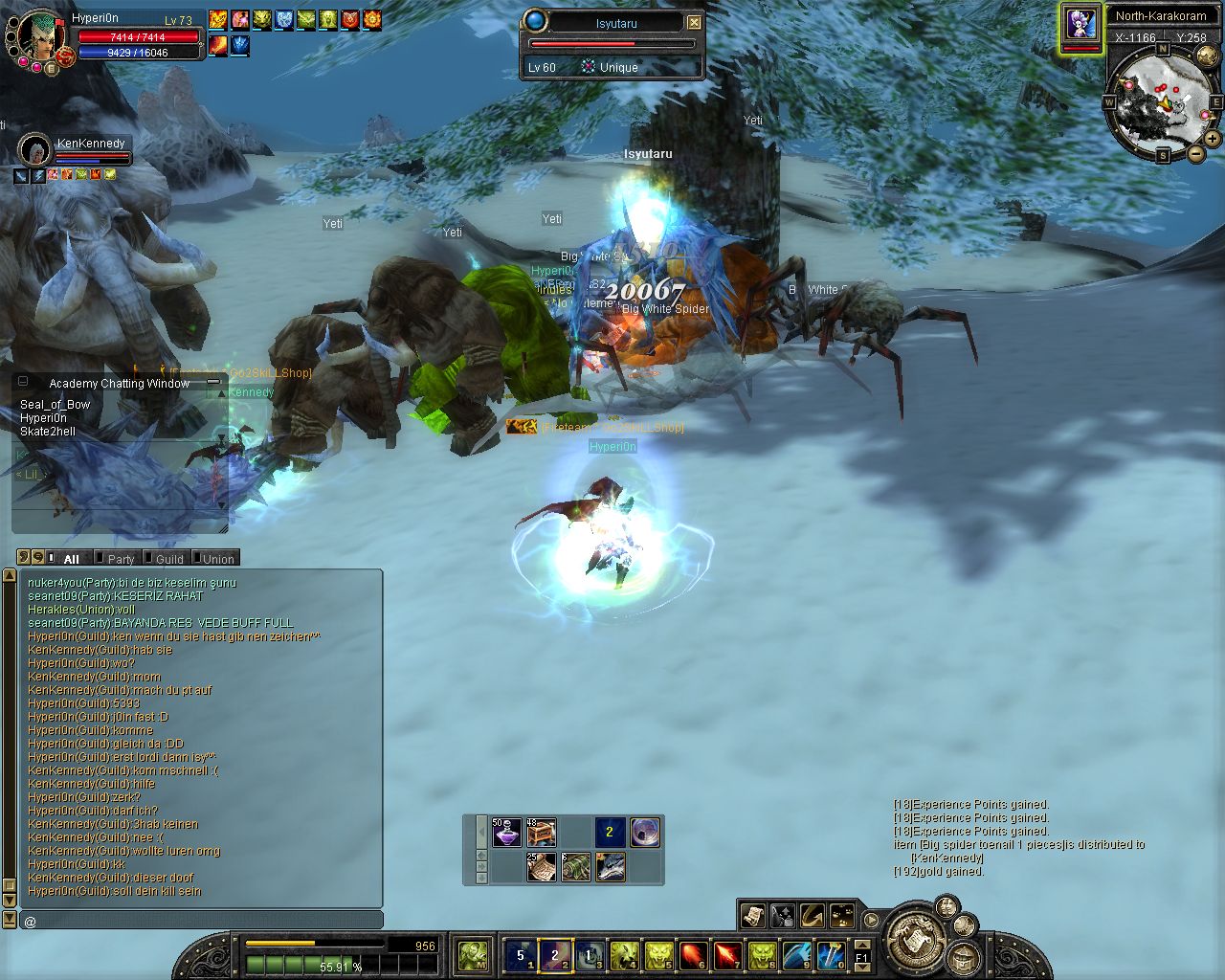Use the wolf summon scroll item
Image resolution: width=1225 pixels, height=980 pixels.
[x=610, y=867]
